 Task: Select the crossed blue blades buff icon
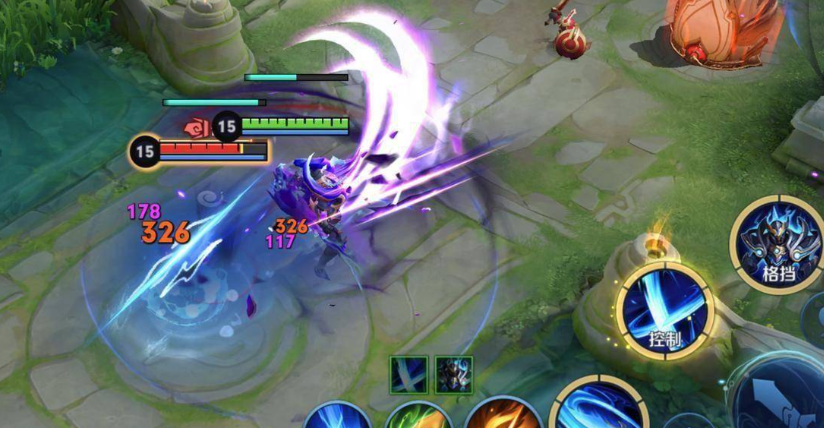click(410, 375)
